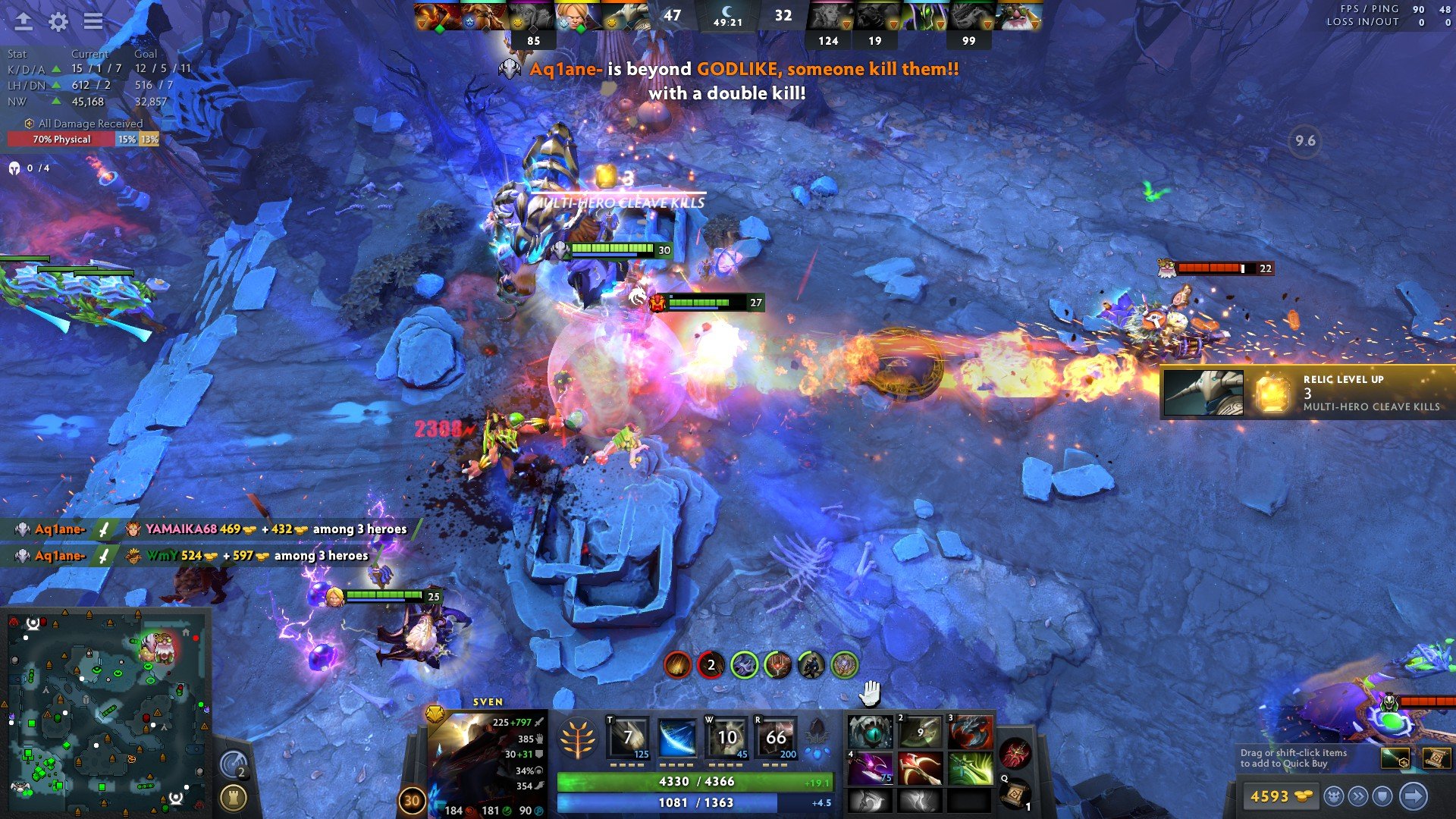Activate the Storm Hammer ability

[629, 737]
